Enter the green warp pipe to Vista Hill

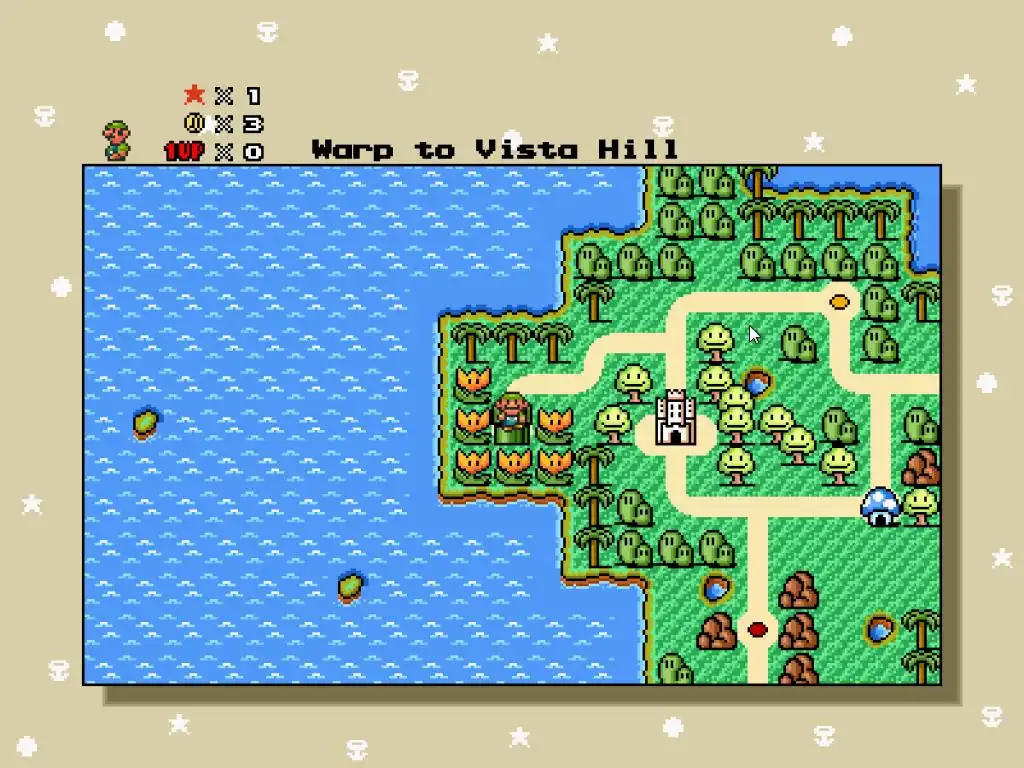click(512, 430)
